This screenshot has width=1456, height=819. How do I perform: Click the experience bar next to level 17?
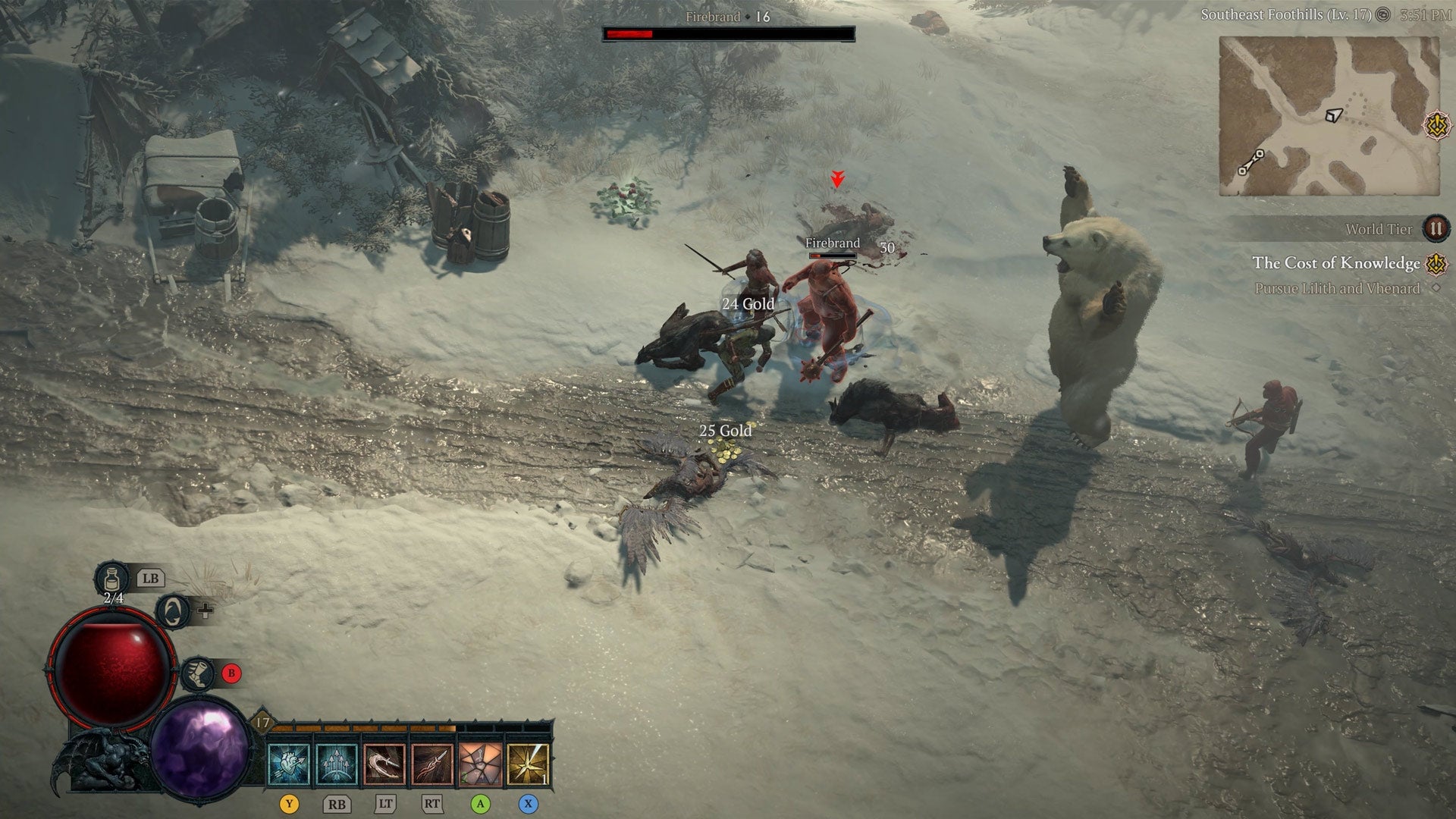coord(364,727)
